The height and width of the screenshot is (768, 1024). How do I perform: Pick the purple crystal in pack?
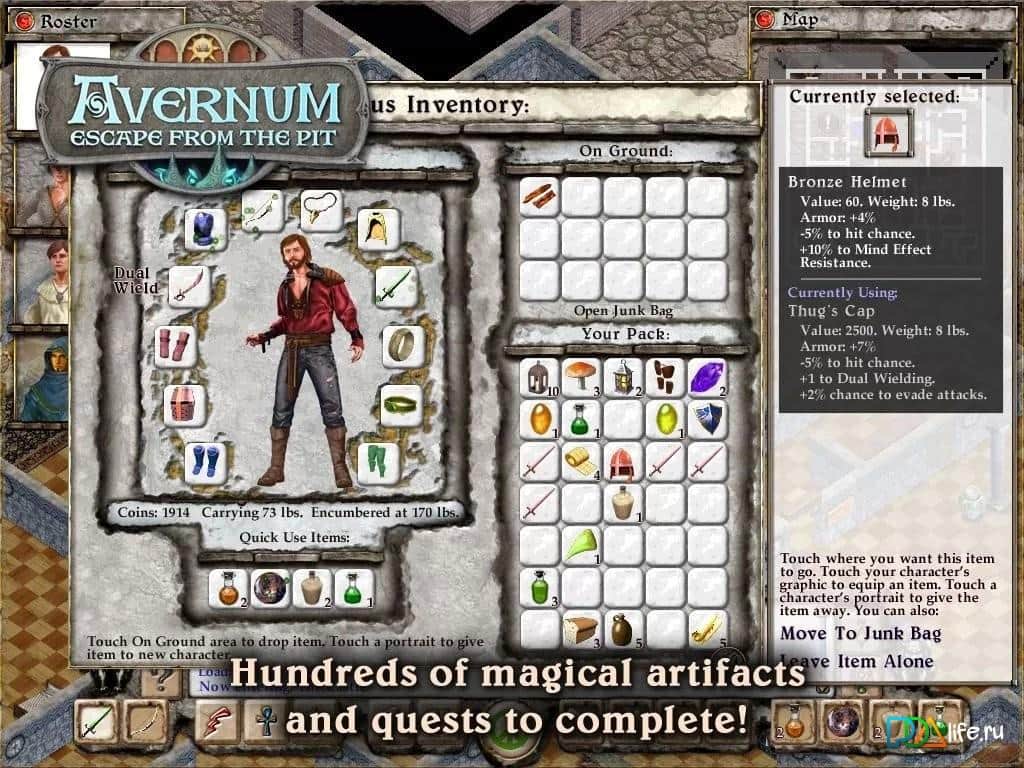[x=707, y=377]
